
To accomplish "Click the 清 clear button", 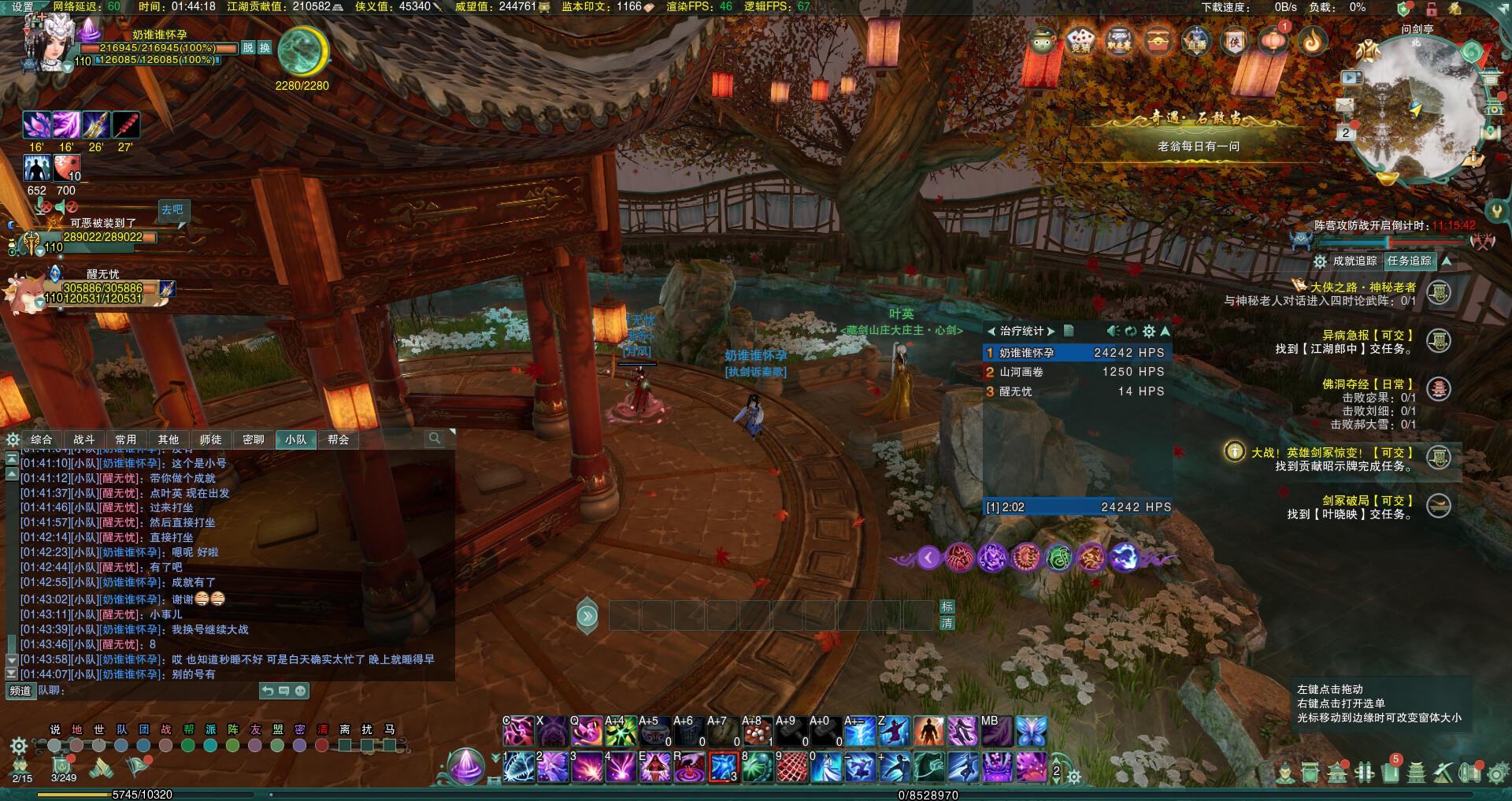I will (947, 623).
